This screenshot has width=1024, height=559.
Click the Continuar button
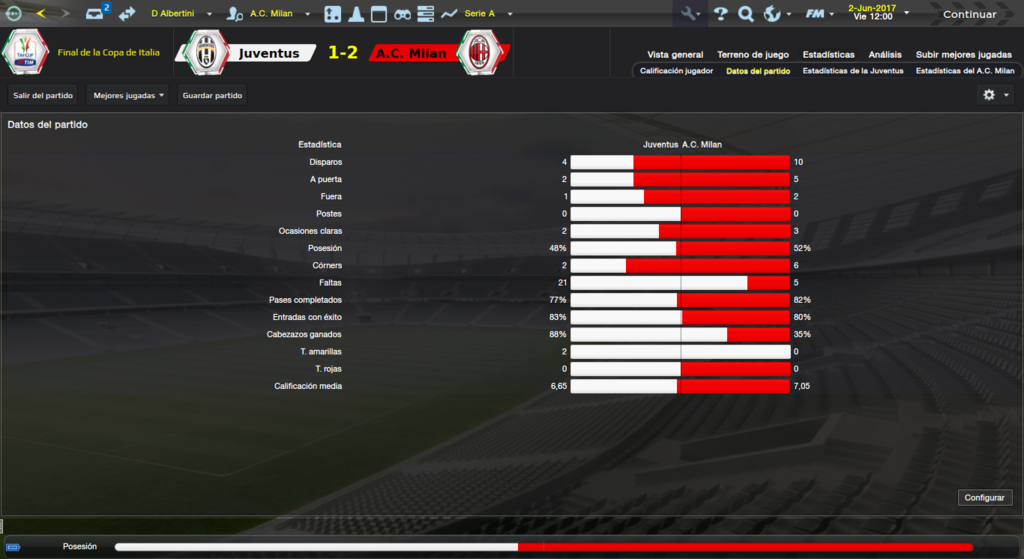pos(969,14)
